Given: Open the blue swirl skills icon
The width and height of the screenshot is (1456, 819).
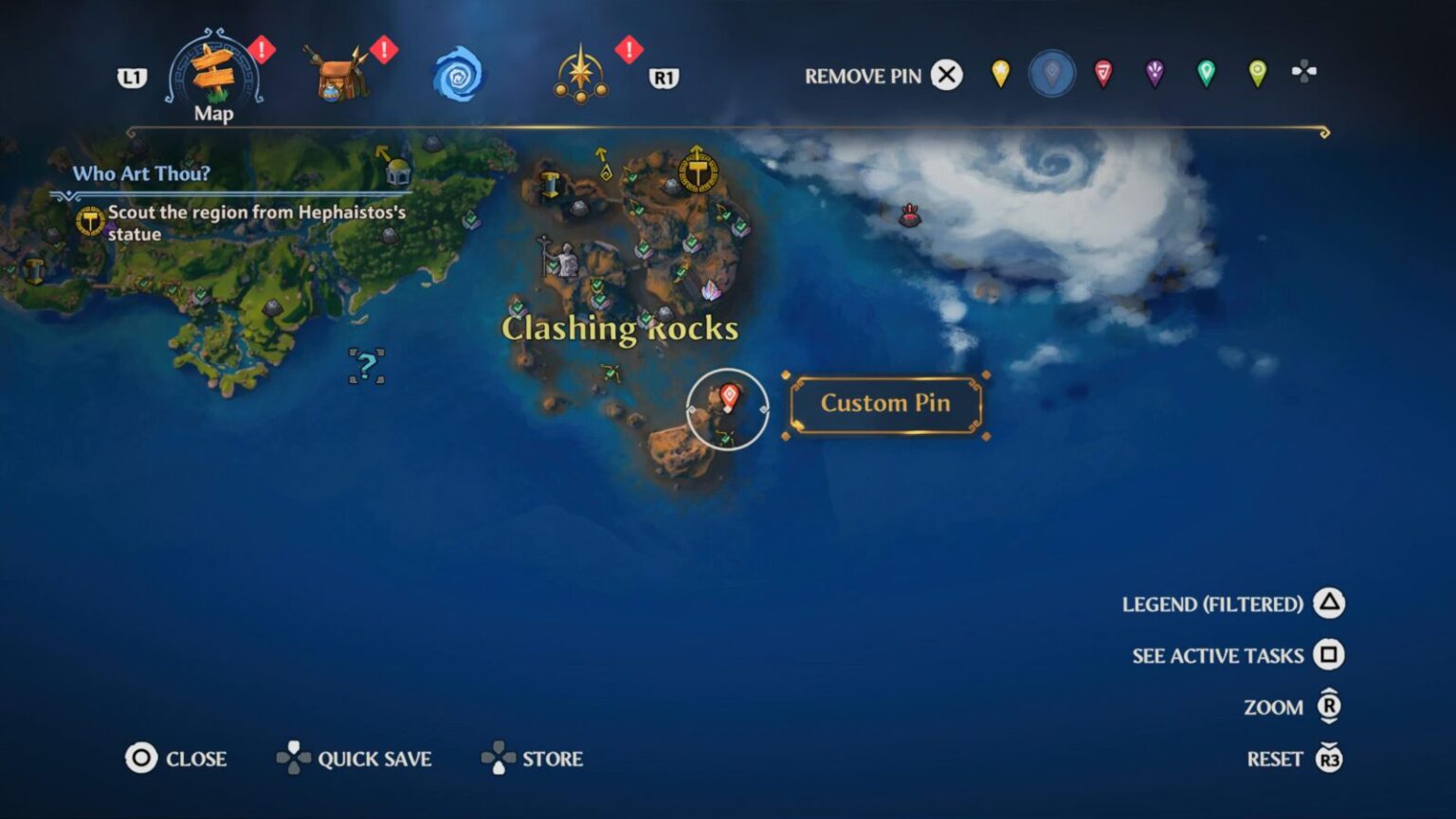Looking at the screenshot, I should [459, 74].
